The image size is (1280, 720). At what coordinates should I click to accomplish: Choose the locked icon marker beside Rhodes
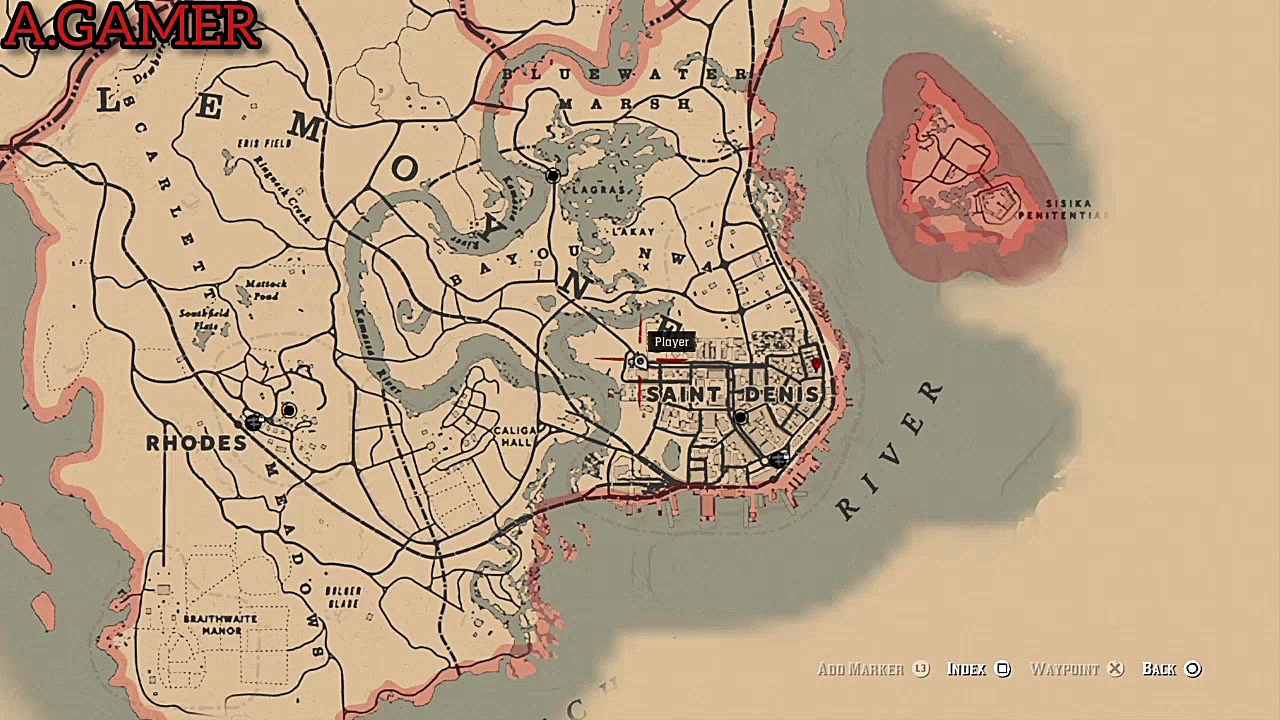click(x=253, y=423)
